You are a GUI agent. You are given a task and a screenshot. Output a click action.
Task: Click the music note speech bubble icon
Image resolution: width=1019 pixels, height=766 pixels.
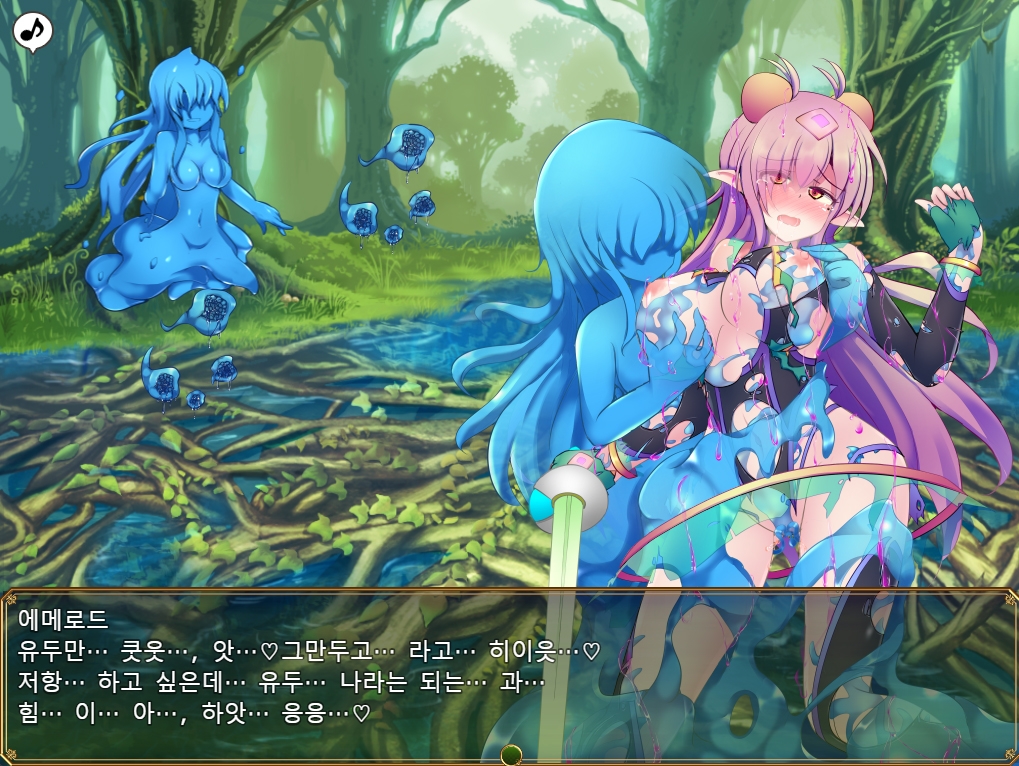click(x=33, y=31)
